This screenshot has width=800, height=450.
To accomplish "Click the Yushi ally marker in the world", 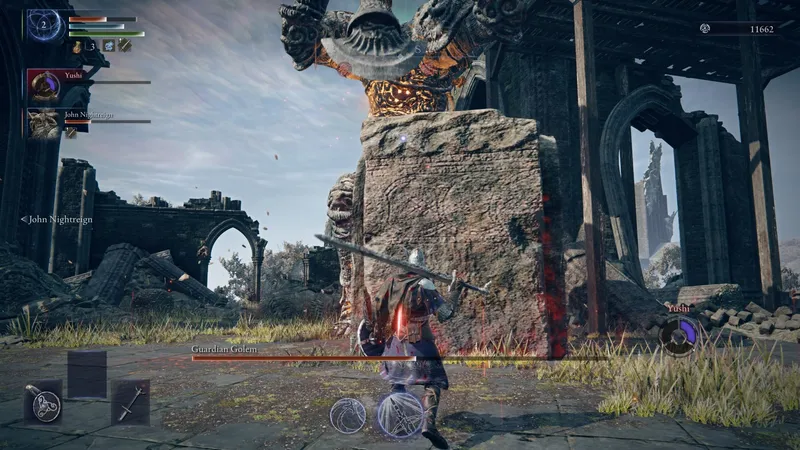I will click(679, 334).
